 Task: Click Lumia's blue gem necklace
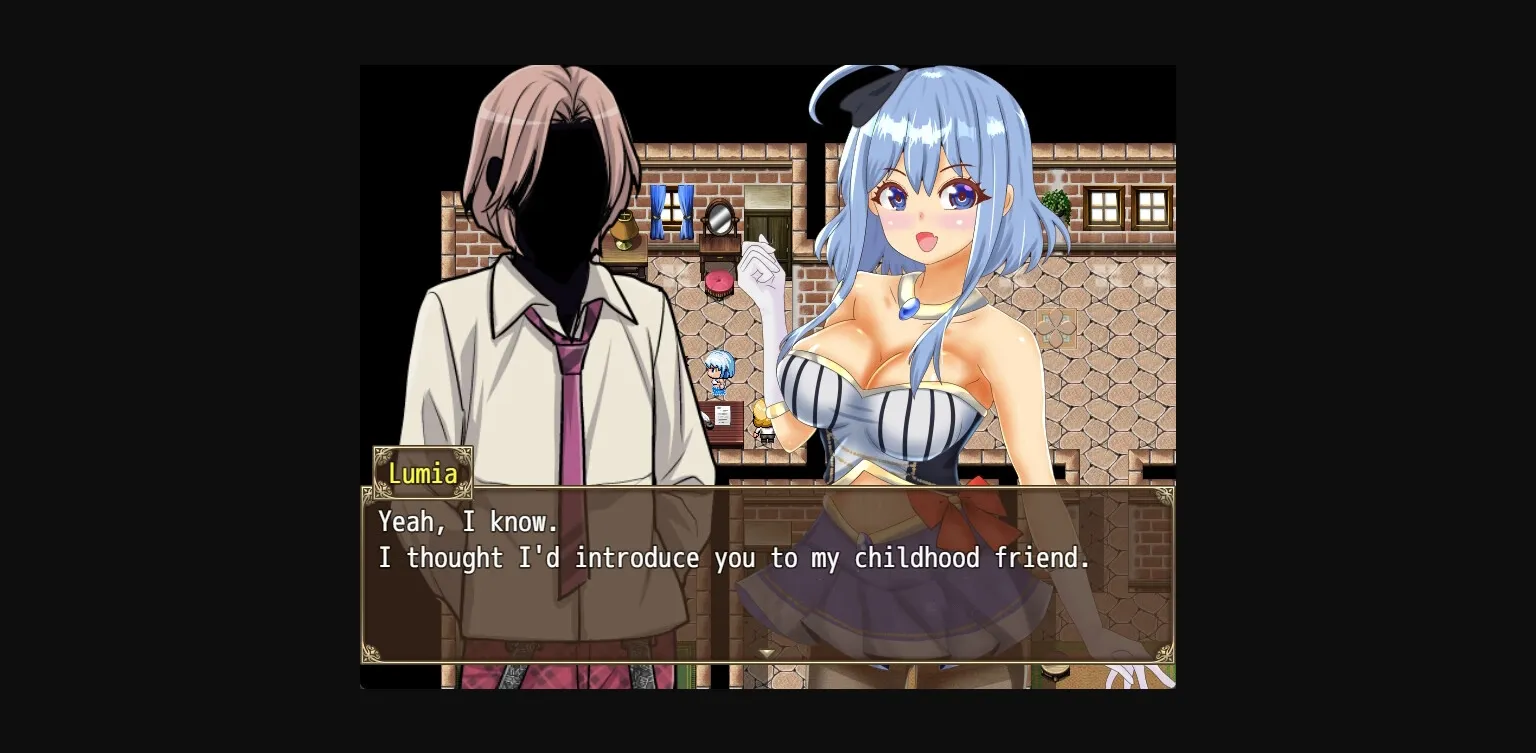[x=907, y=308]
